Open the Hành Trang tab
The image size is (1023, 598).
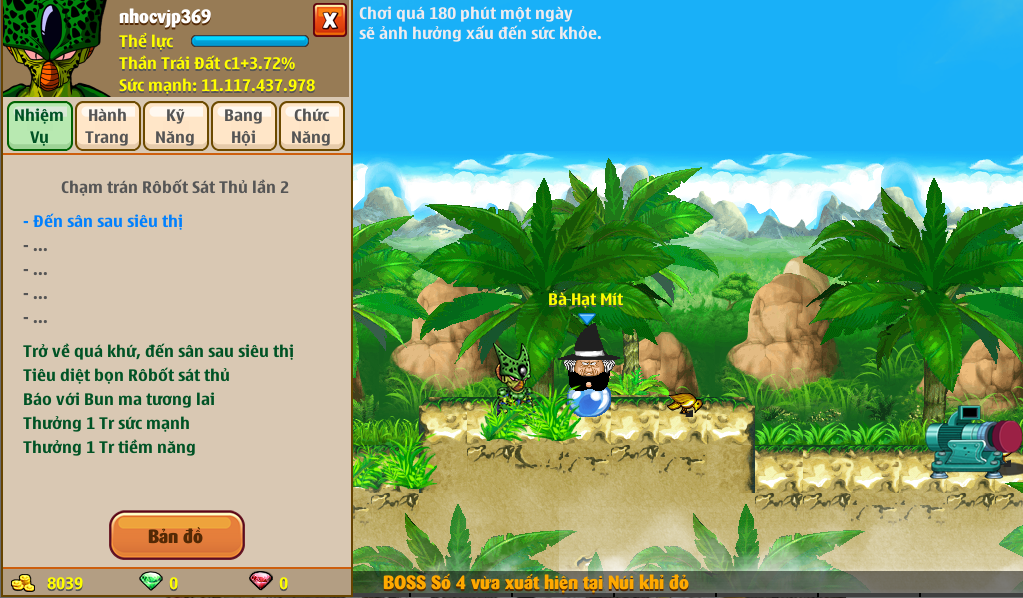click(x=107, y=126)
